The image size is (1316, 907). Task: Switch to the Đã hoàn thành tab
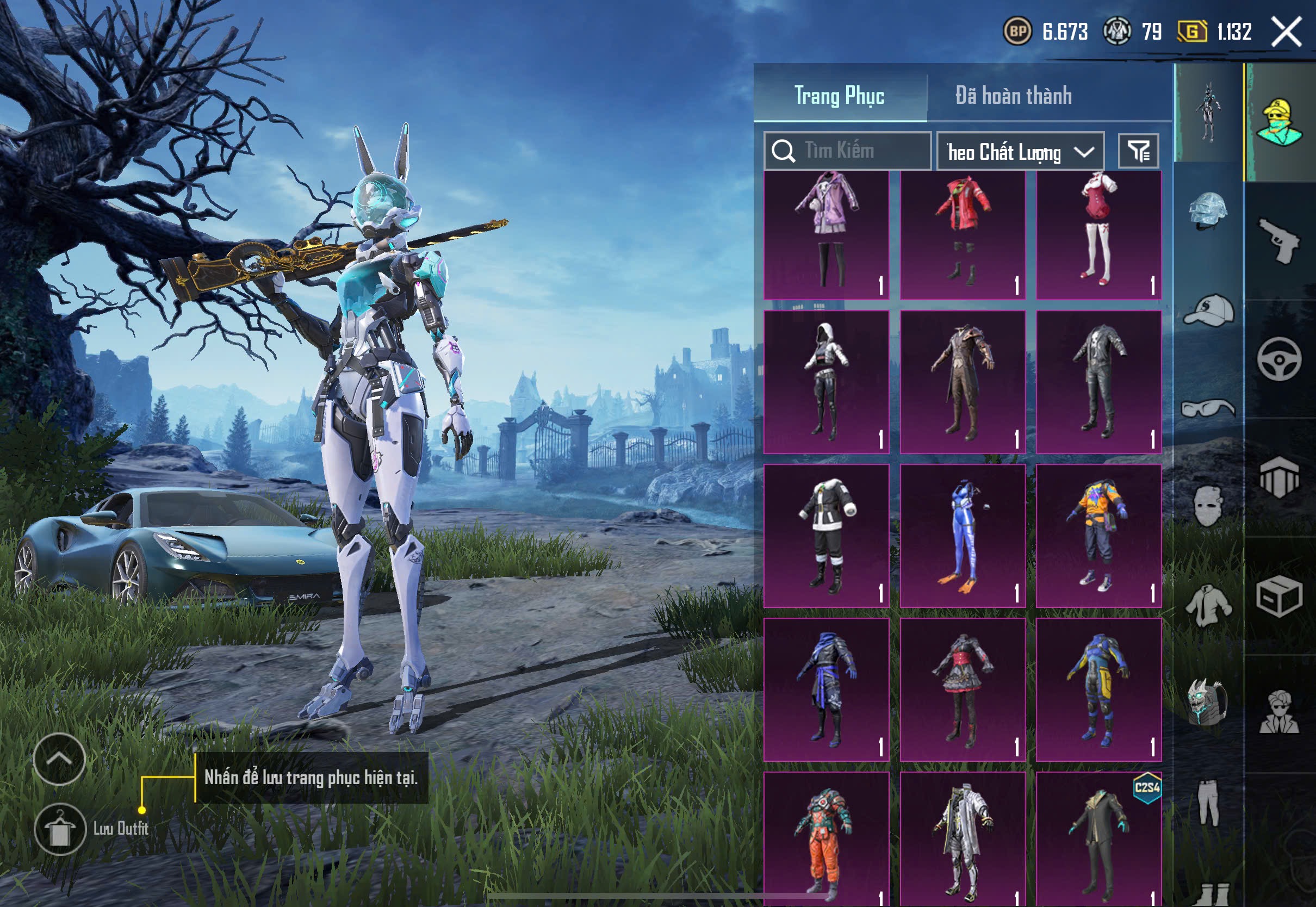1013,96
